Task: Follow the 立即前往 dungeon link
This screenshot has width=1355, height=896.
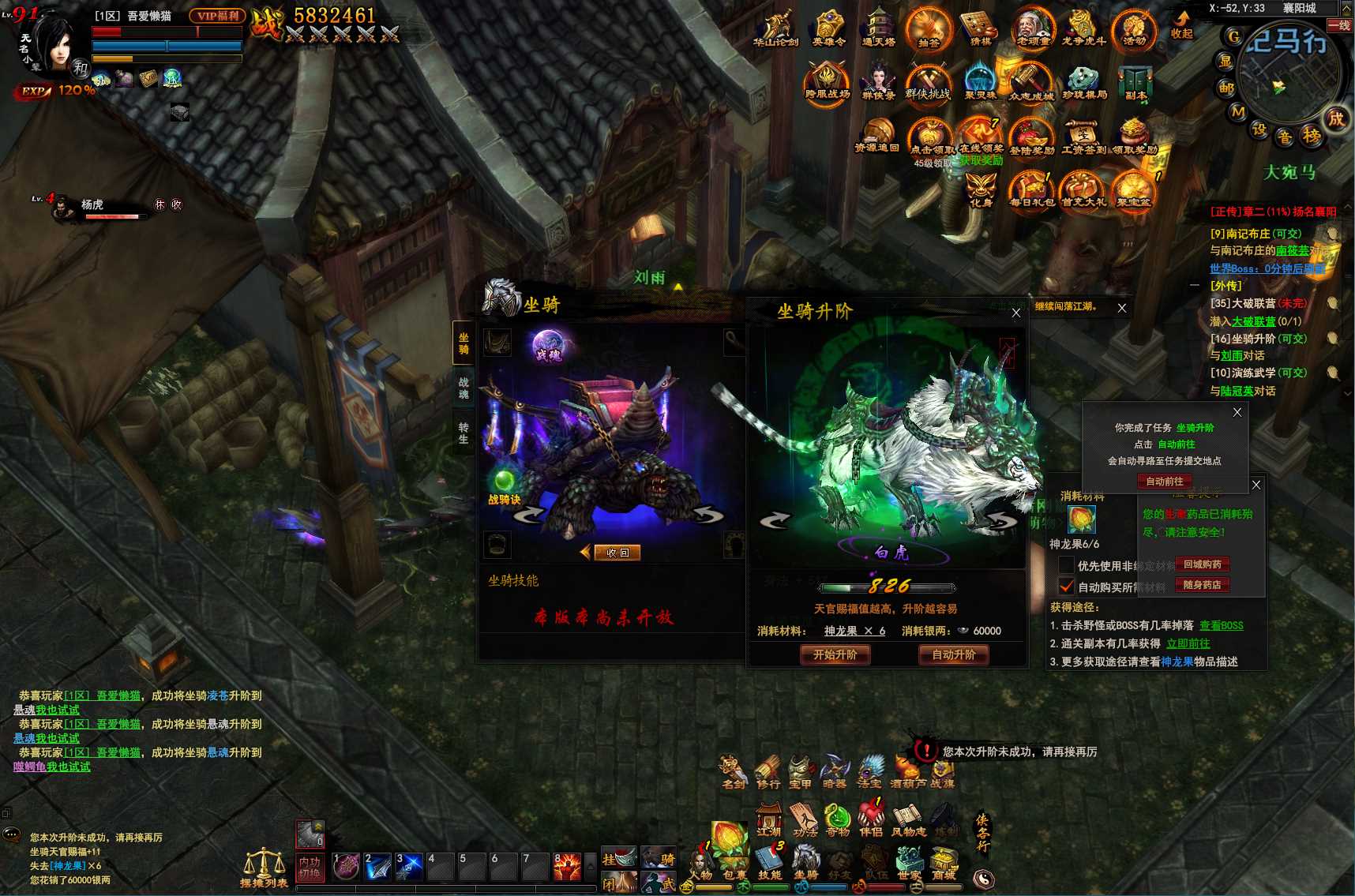Action: pos(1188,643)
